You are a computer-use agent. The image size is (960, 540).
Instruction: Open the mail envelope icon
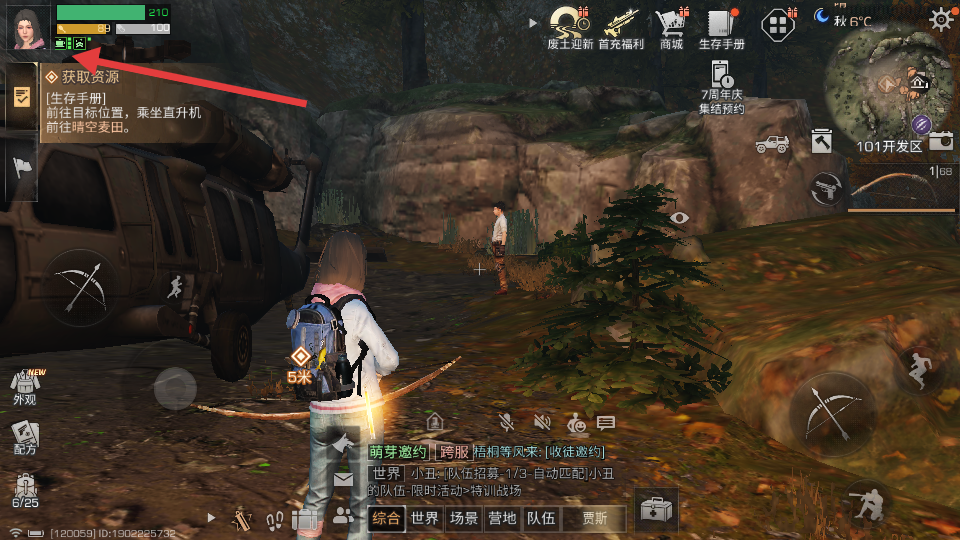click(x=344, y=480)
